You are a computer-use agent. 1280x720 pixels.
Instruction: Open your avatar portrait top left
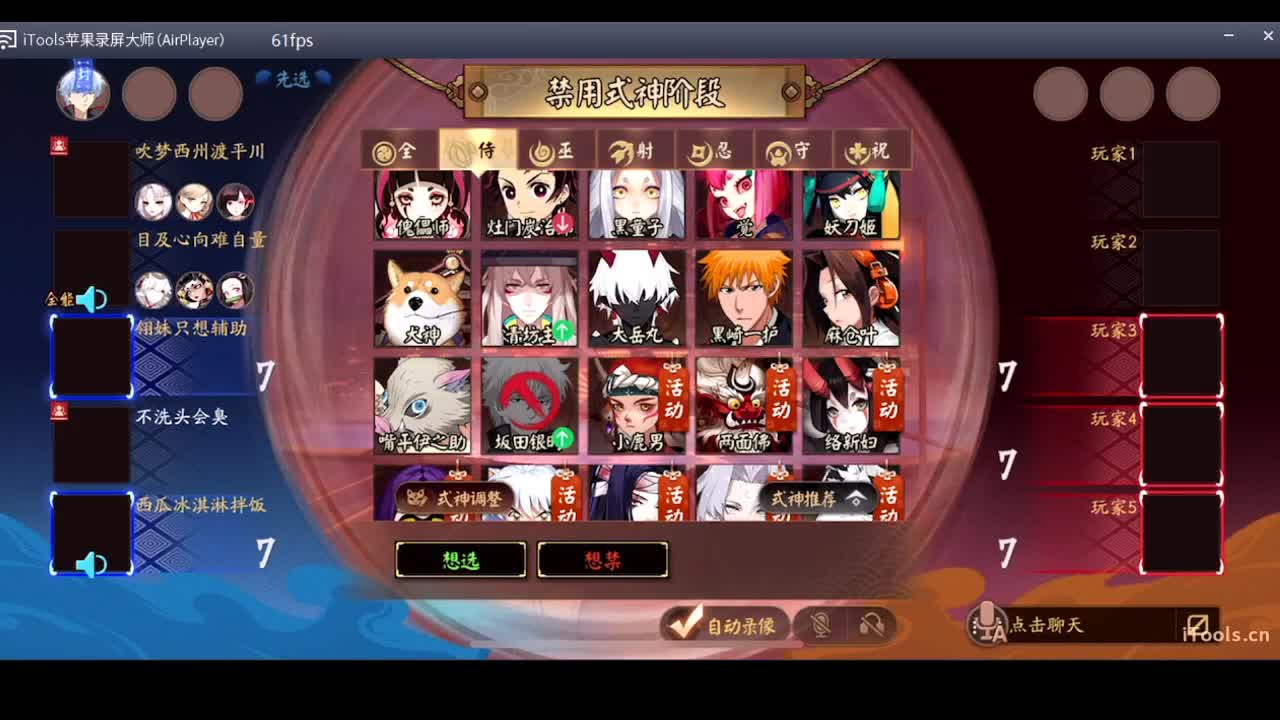[x=83, y=93]
